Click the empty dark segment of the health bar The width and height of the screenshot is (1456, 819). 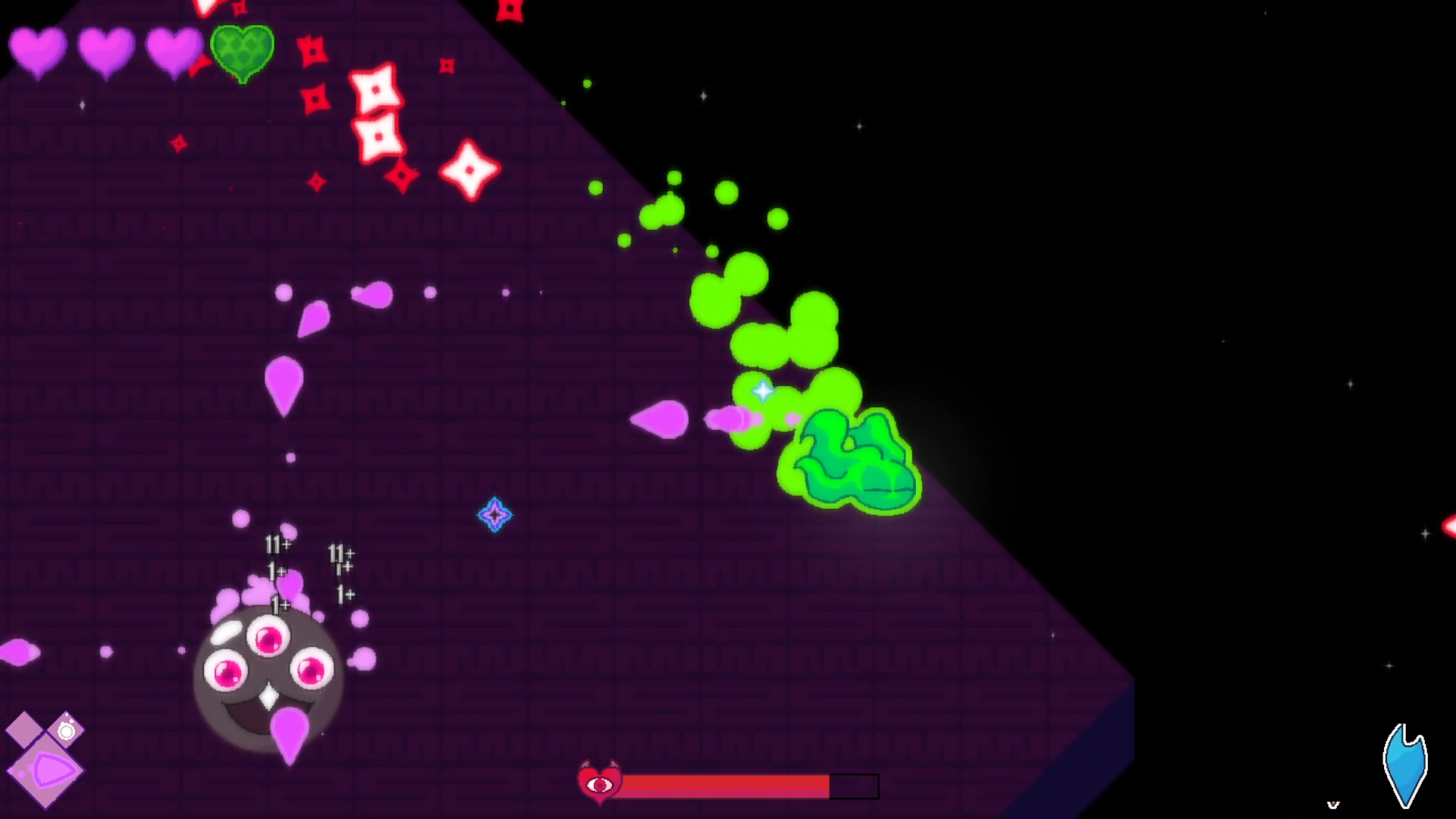pos(853,786)
